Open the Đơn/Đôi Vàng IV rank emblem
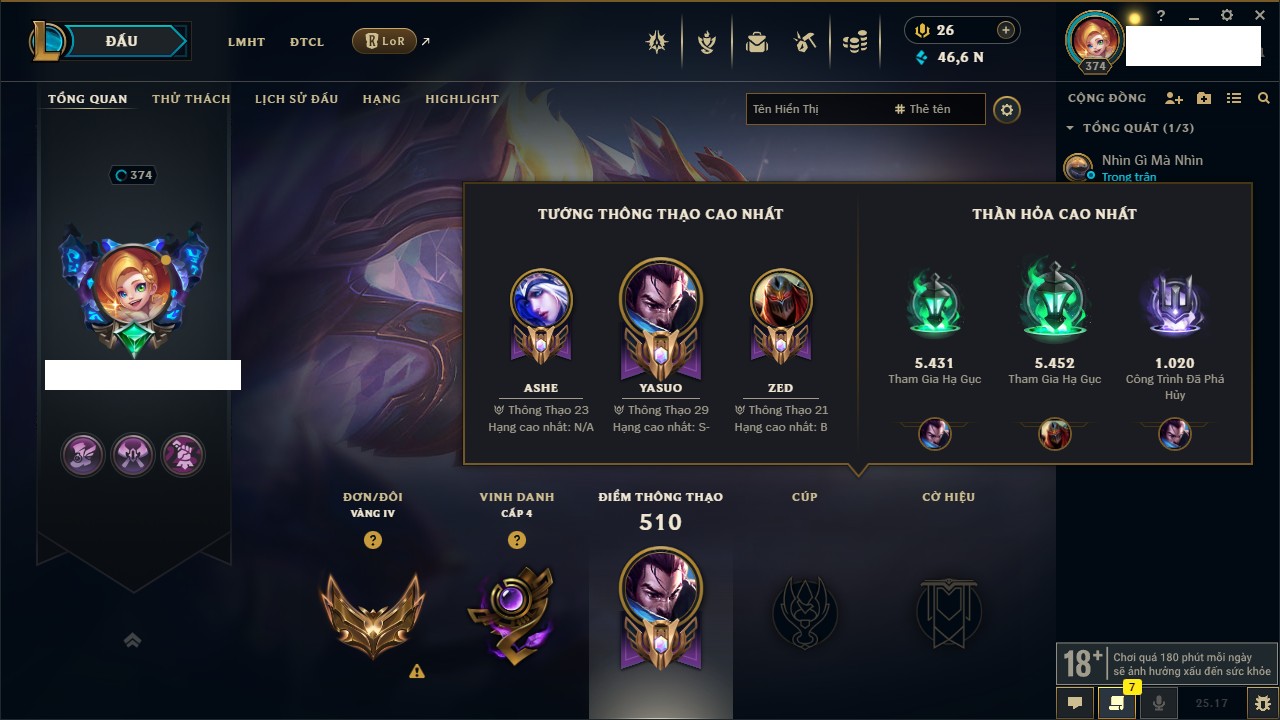1280x720 pixels. pyautogui.click(x=372, y=612)
